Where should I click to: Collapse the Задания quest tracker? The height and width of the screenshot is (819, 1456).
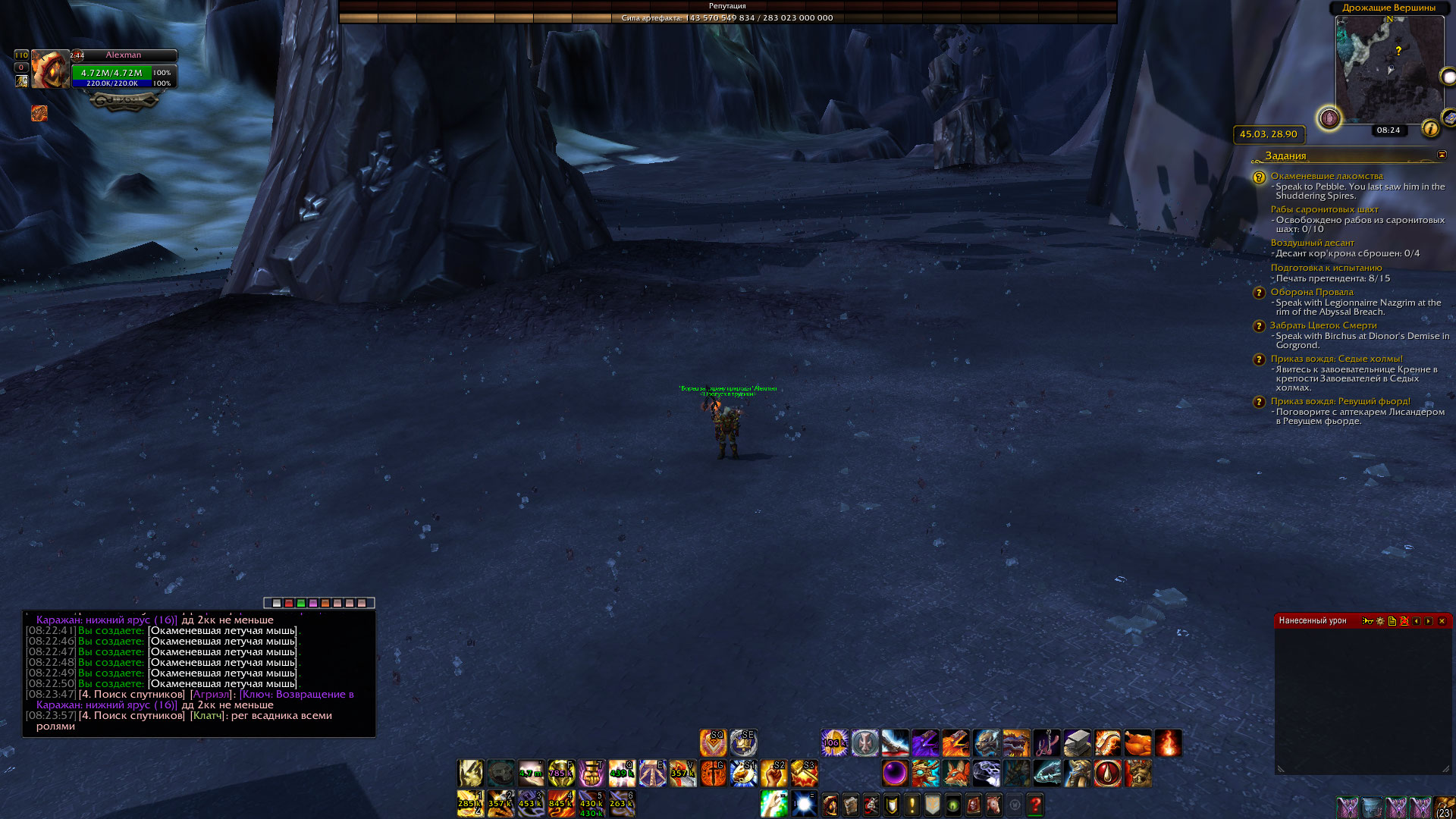tap(1442, 155)
